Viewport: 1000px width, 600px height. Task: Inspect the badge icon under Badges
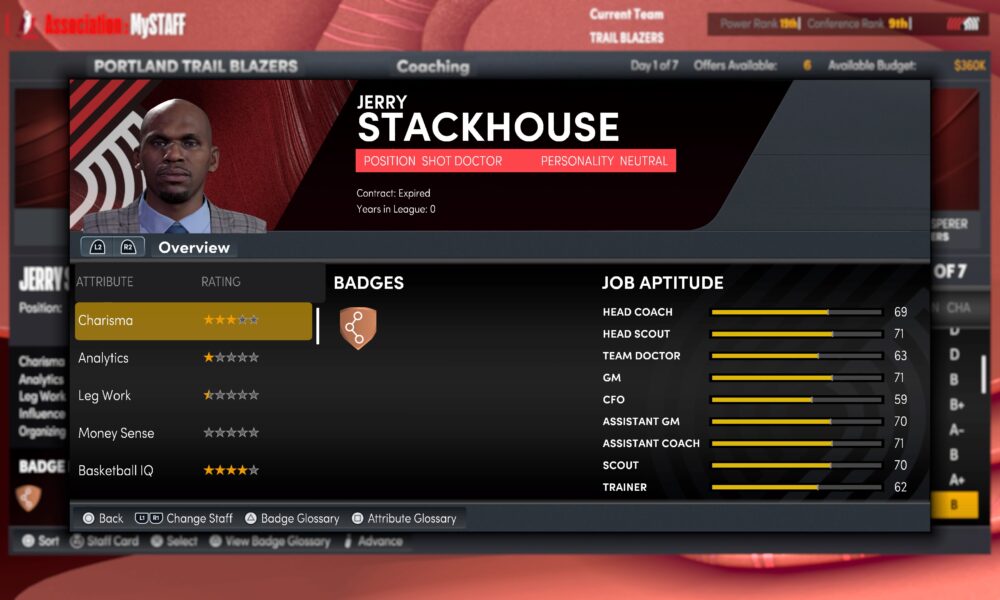357,328
